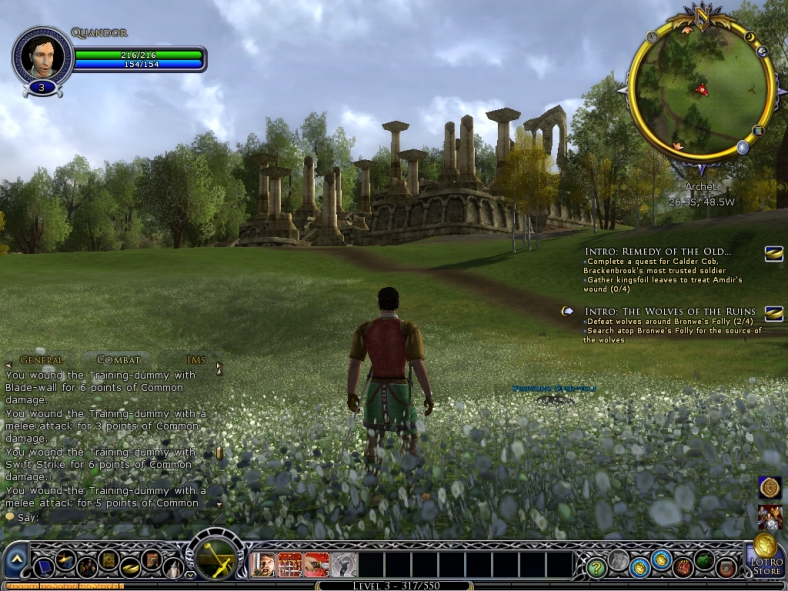788x591 pixels.
Task: Select the Remedy of the Old quest
Action: pyautogui.click(x=658, y=250)
